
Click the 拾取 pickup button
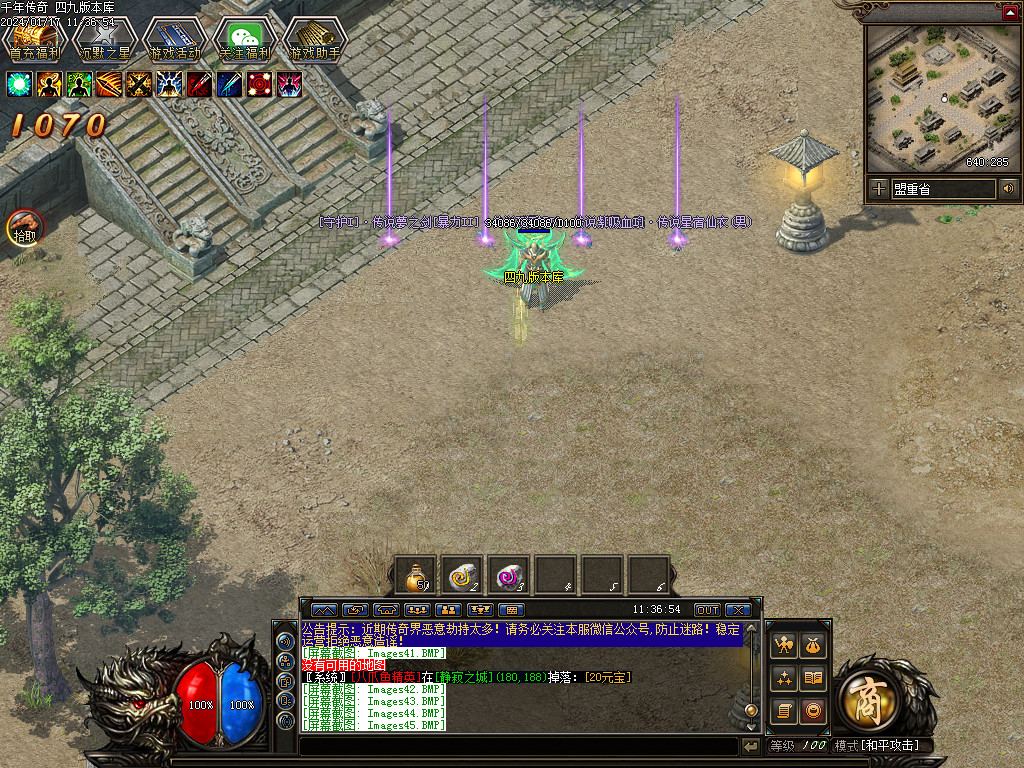(24, 228)
